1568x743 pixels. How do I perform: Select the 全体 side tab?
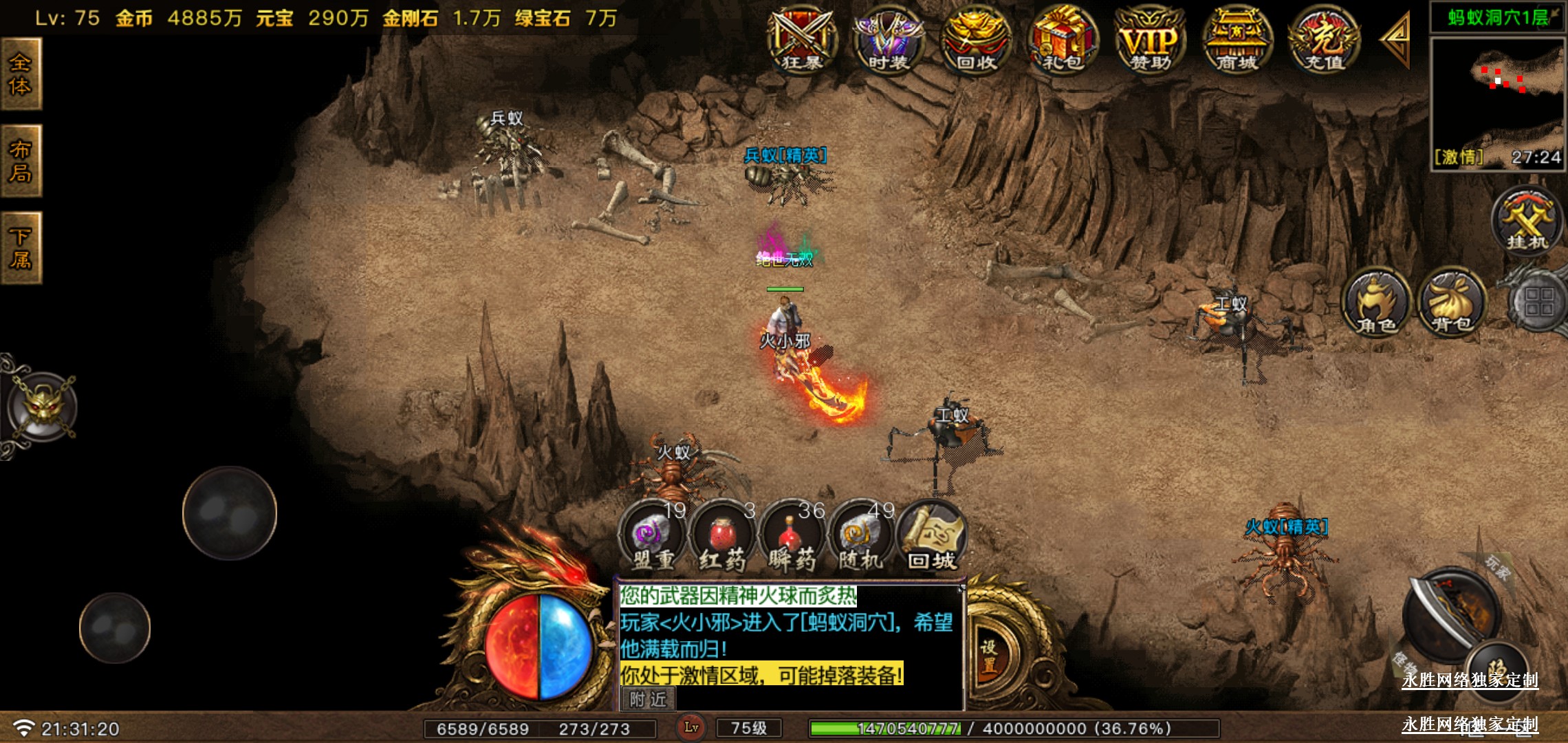[21, 74]
